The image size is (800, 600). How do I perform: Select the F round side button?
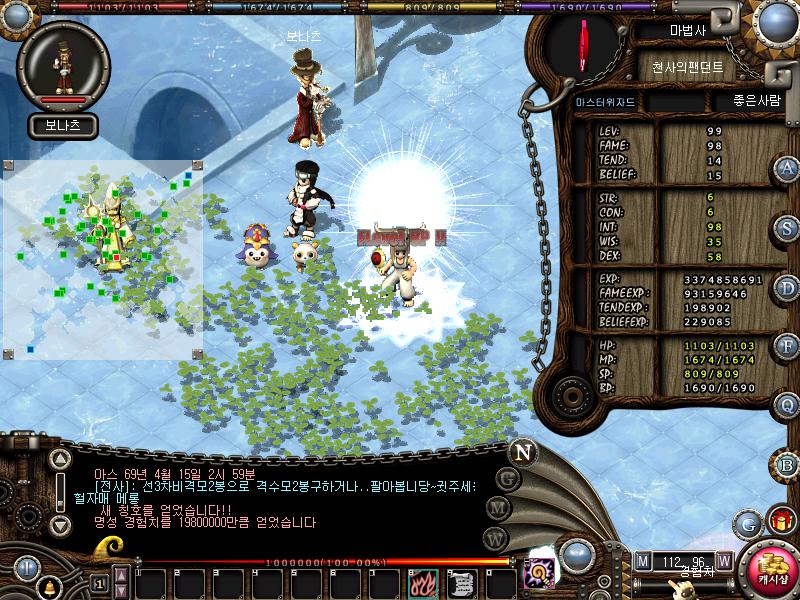coord(786,346)
